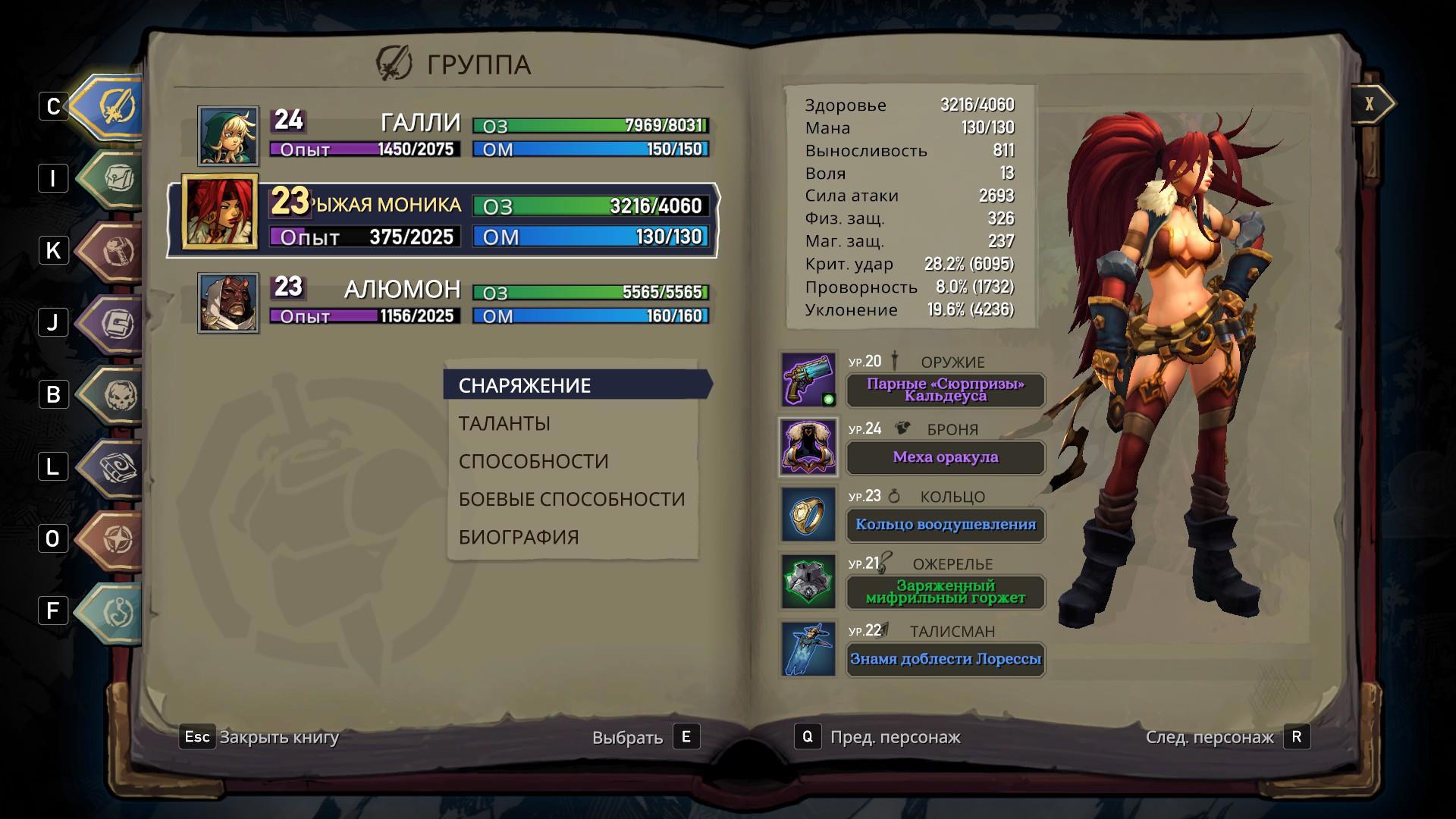
Task: Show the Биография section
Action: click(x=519, y=537)
